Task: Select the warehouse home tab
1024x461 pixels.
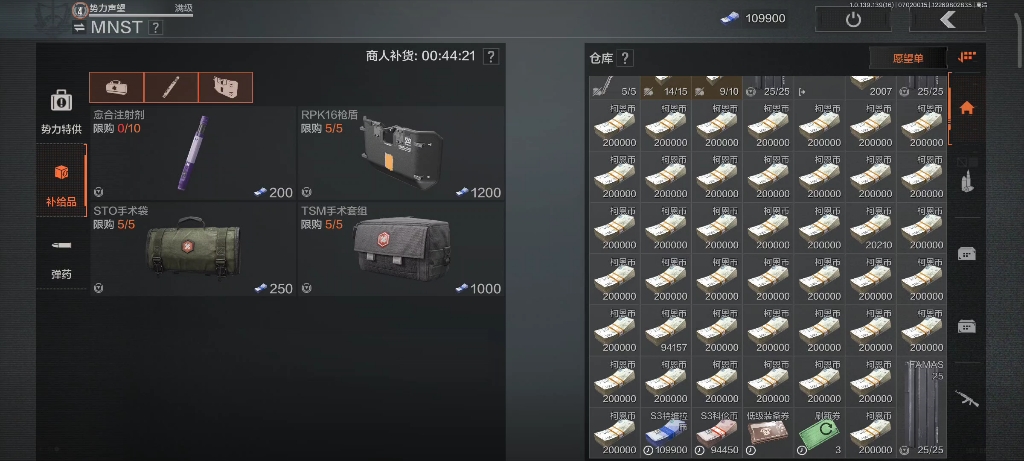Action: (966, 108)
